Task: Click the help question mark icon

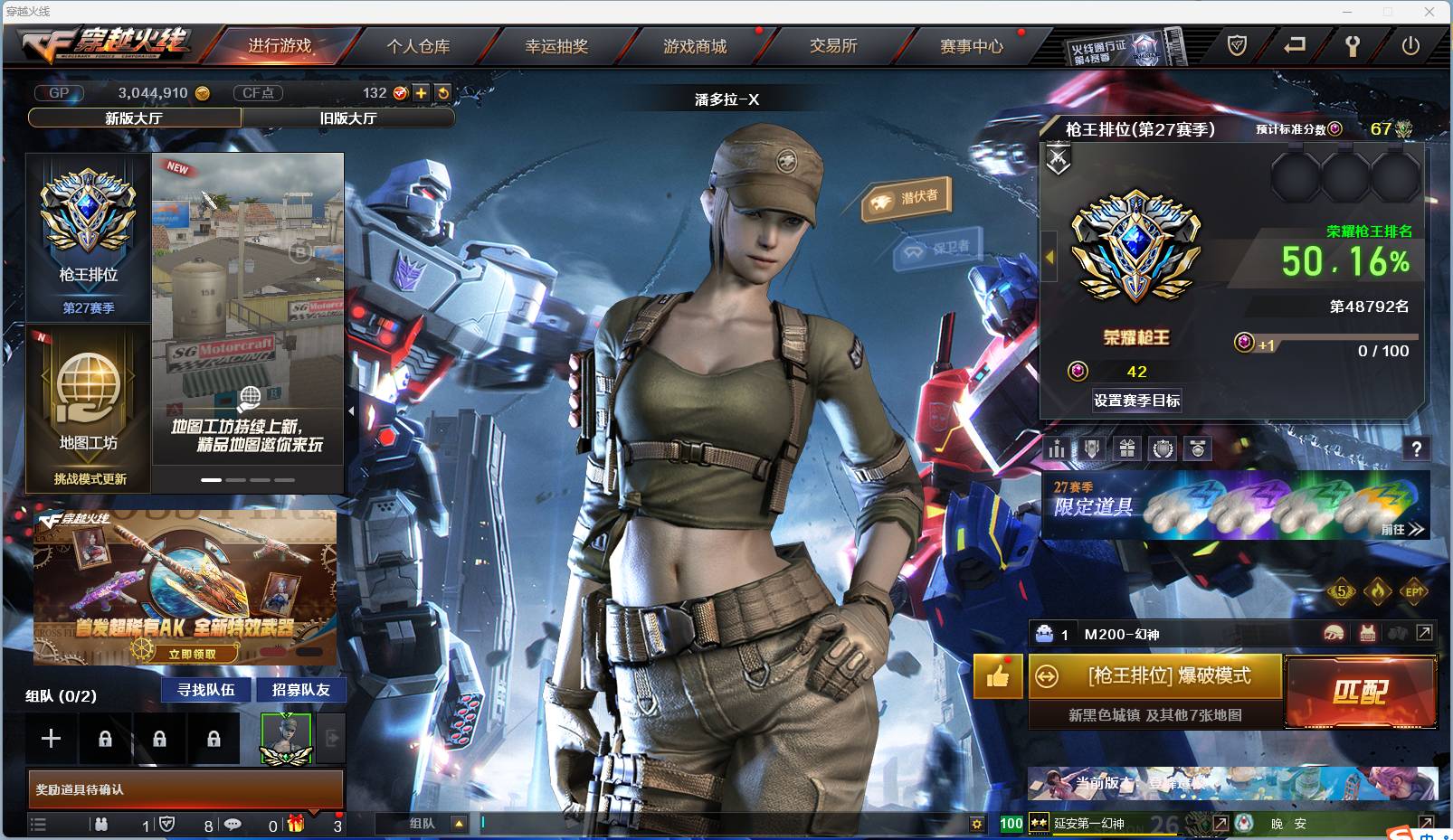Action: [x=1418, y=448]
